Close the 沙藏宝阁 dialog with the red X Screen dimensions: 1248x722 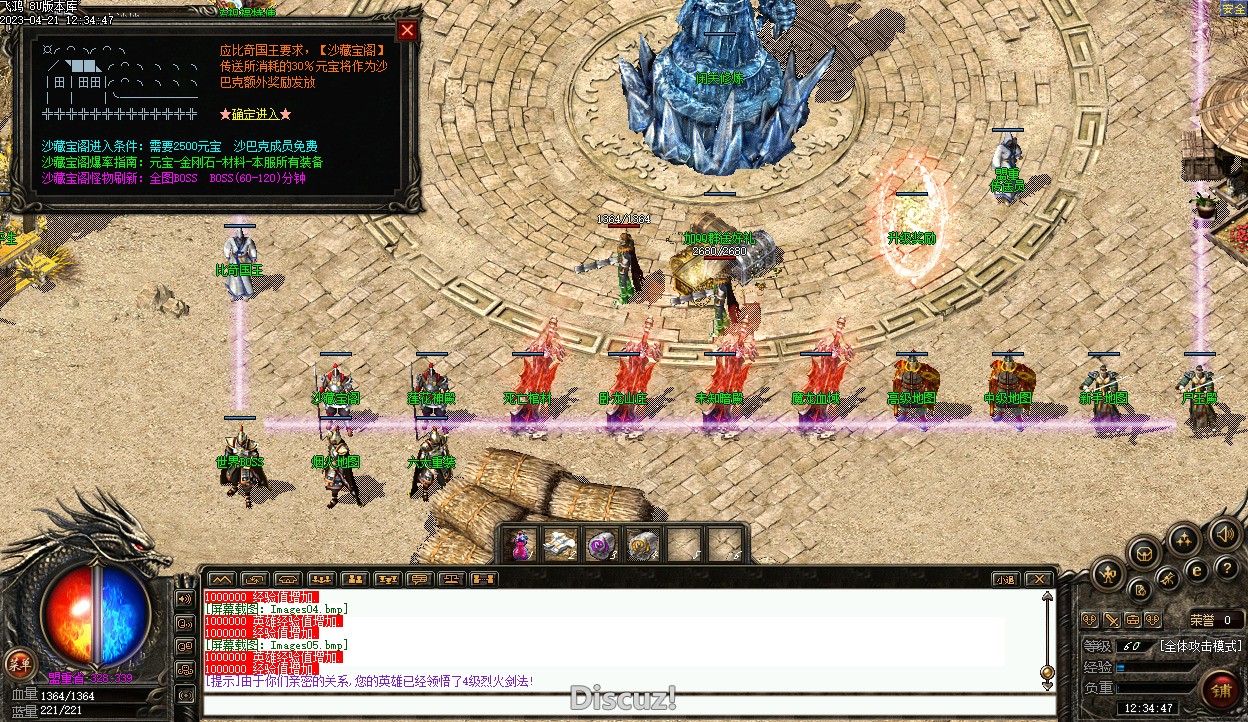click(x=407, y=30)
